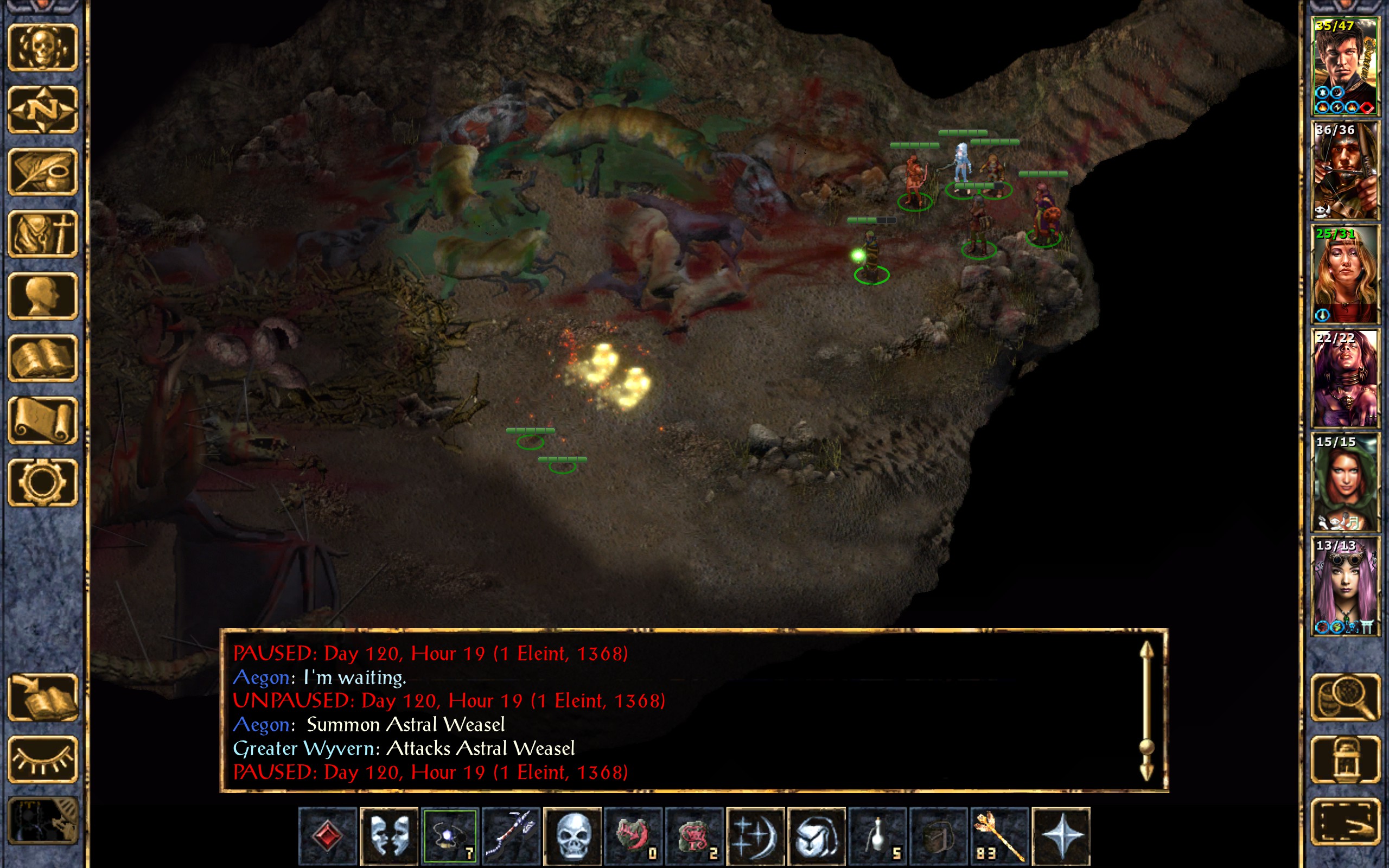Open the inventory armor and sword button
Viewport: 1389px width, 868px height.
click(x=43, y=234)
